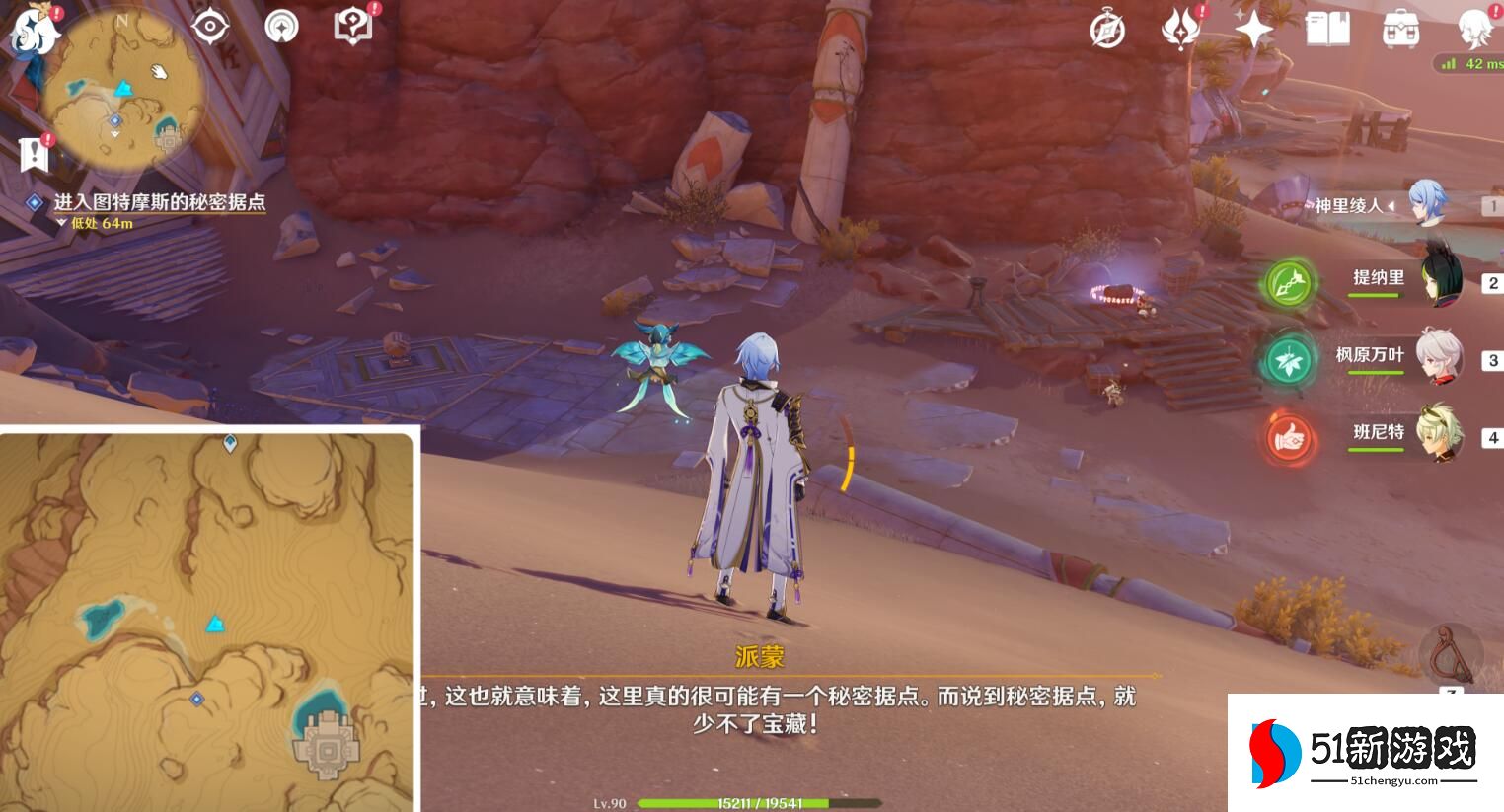
Task: Open the tutorial book icon with notification badge
Action: tap(350, 27)
